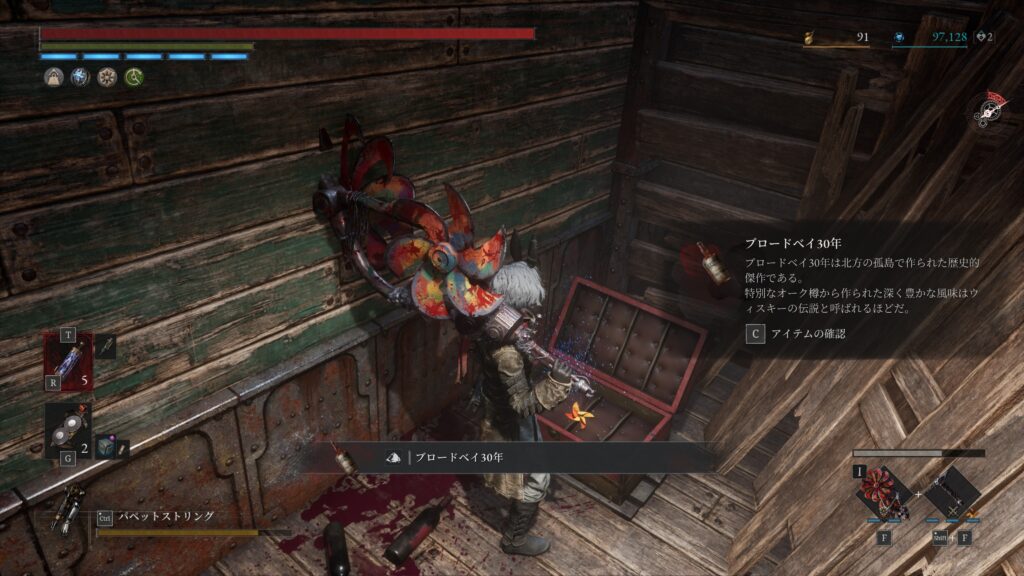Viewport: 1024px width, 576px height.
Task: Click the blue cube item icon
Action: pyautogui.click(x=104, y=448)
